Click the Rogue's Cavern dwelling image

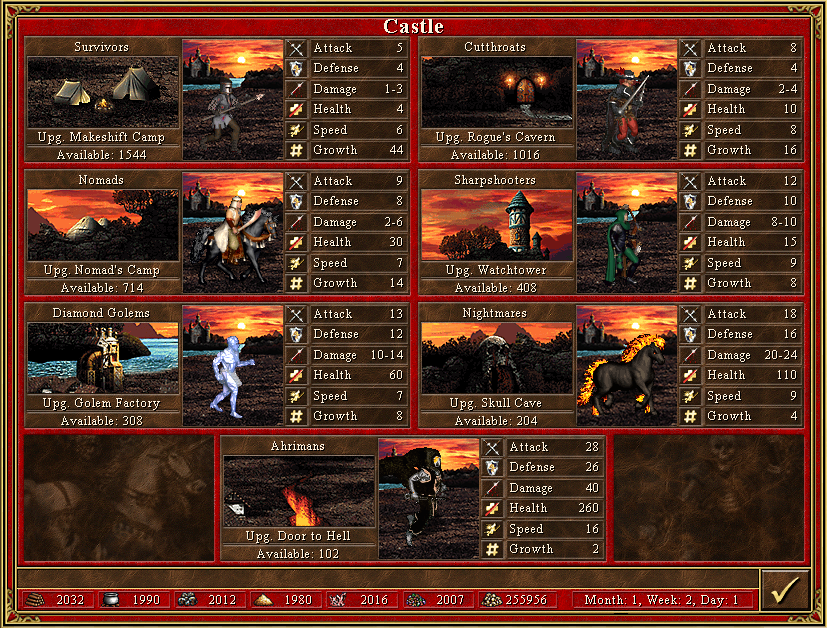coord(497,92)
